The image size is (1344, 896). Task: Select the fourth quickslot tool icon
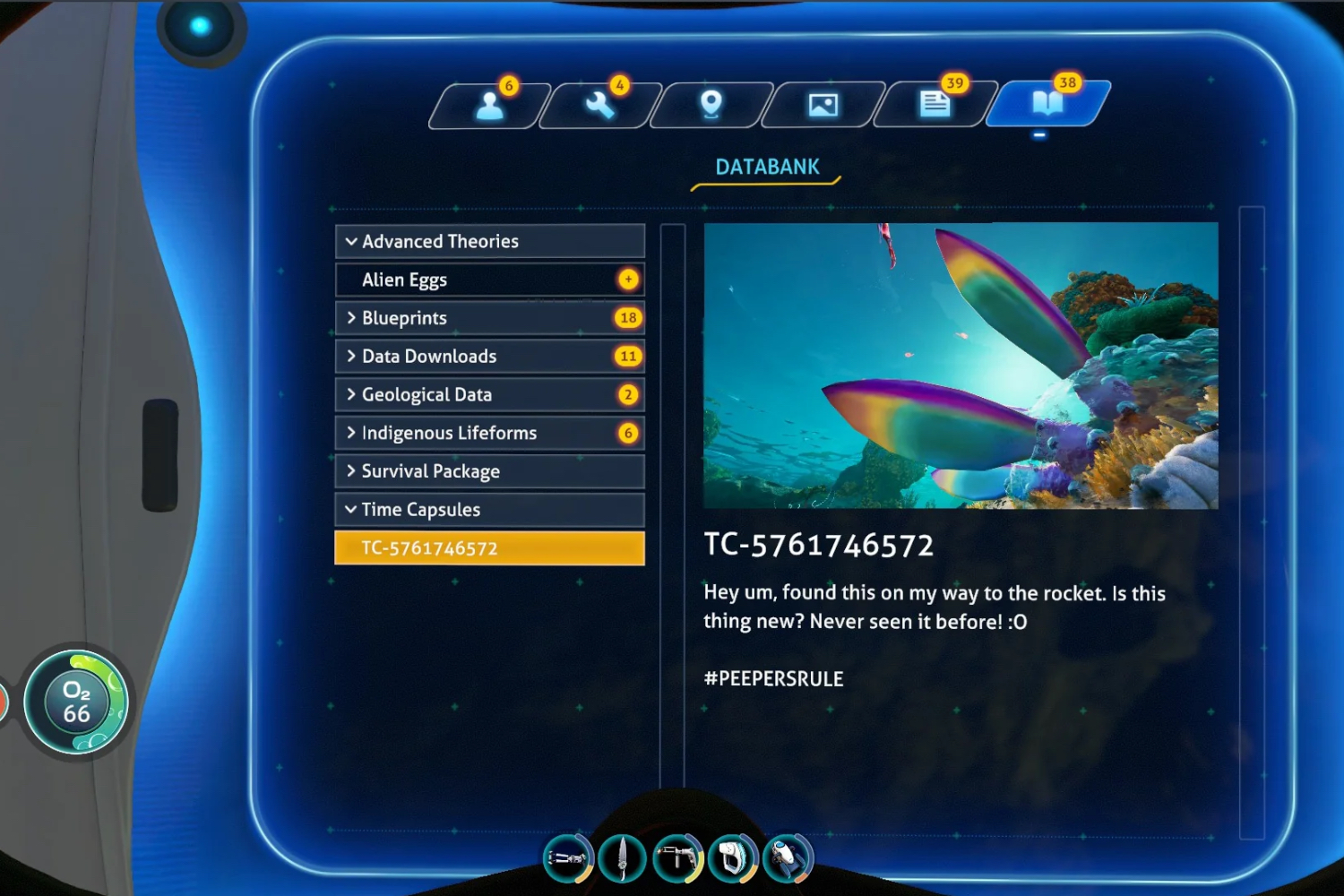[x=733, y=857]
